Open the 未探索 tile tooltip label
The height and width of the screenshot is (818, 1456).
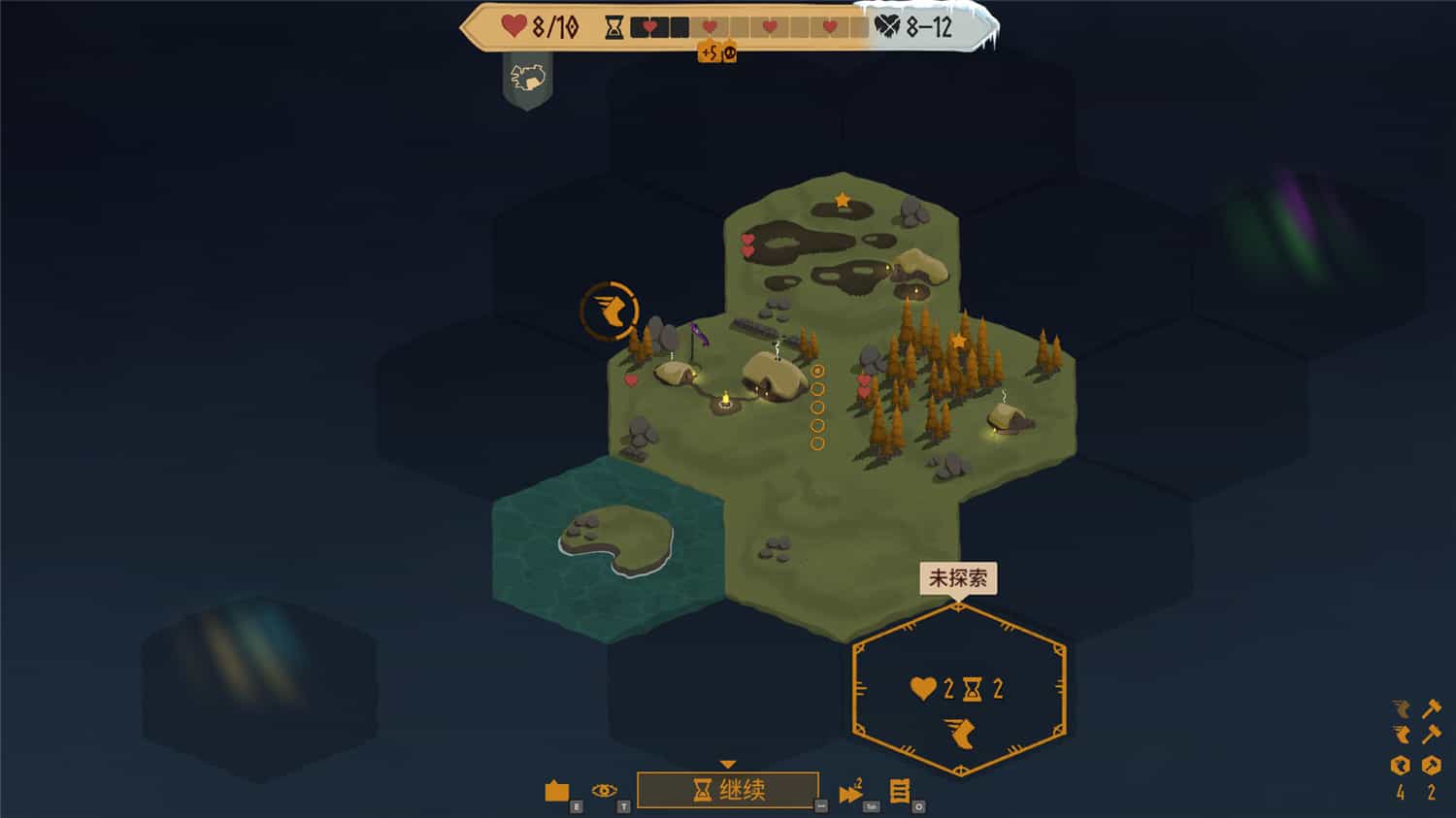click(x=957, y=579)
